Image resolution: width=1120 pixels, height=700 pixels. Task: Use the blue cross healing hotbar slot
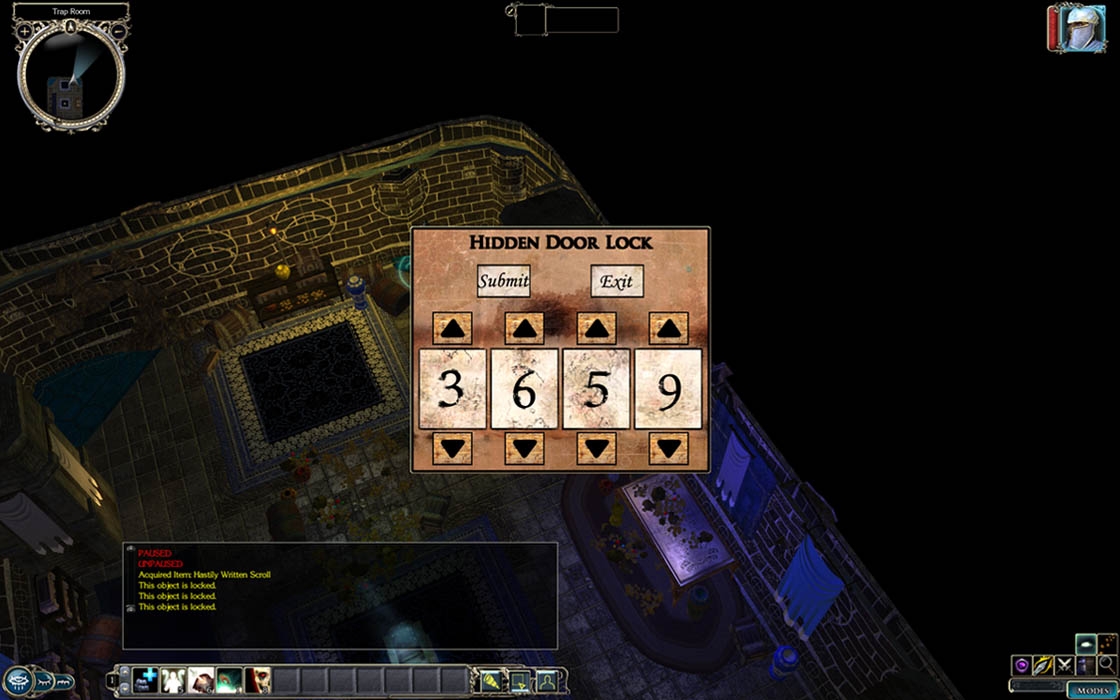146,681
